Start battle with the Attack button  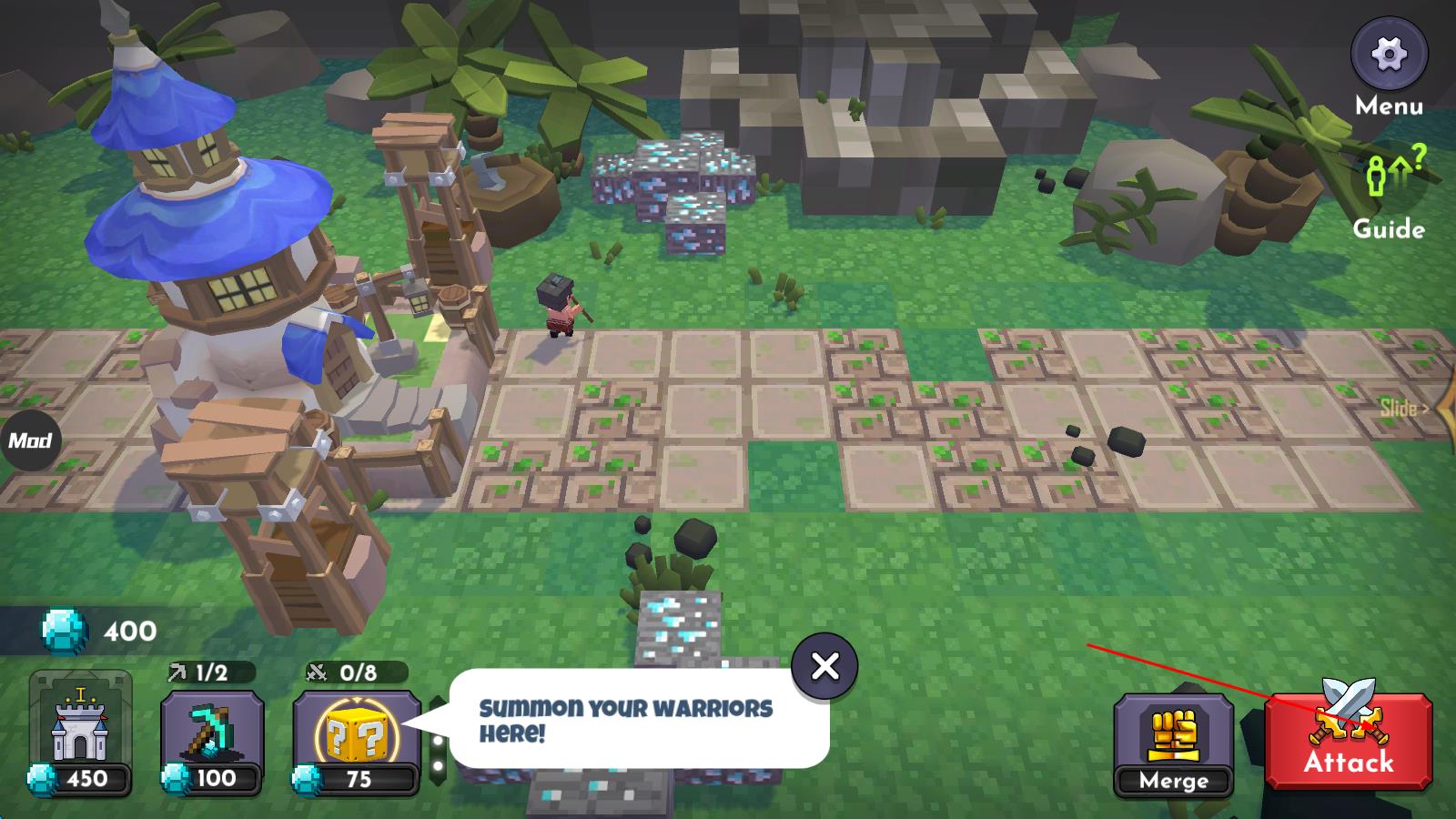(x=1348, y=741)
